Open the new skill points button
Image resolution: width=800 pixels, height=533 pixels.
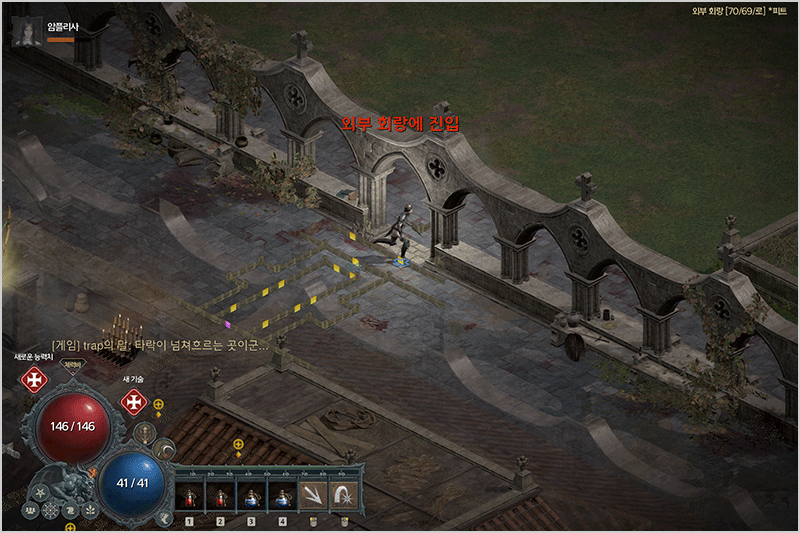[134, 401]
